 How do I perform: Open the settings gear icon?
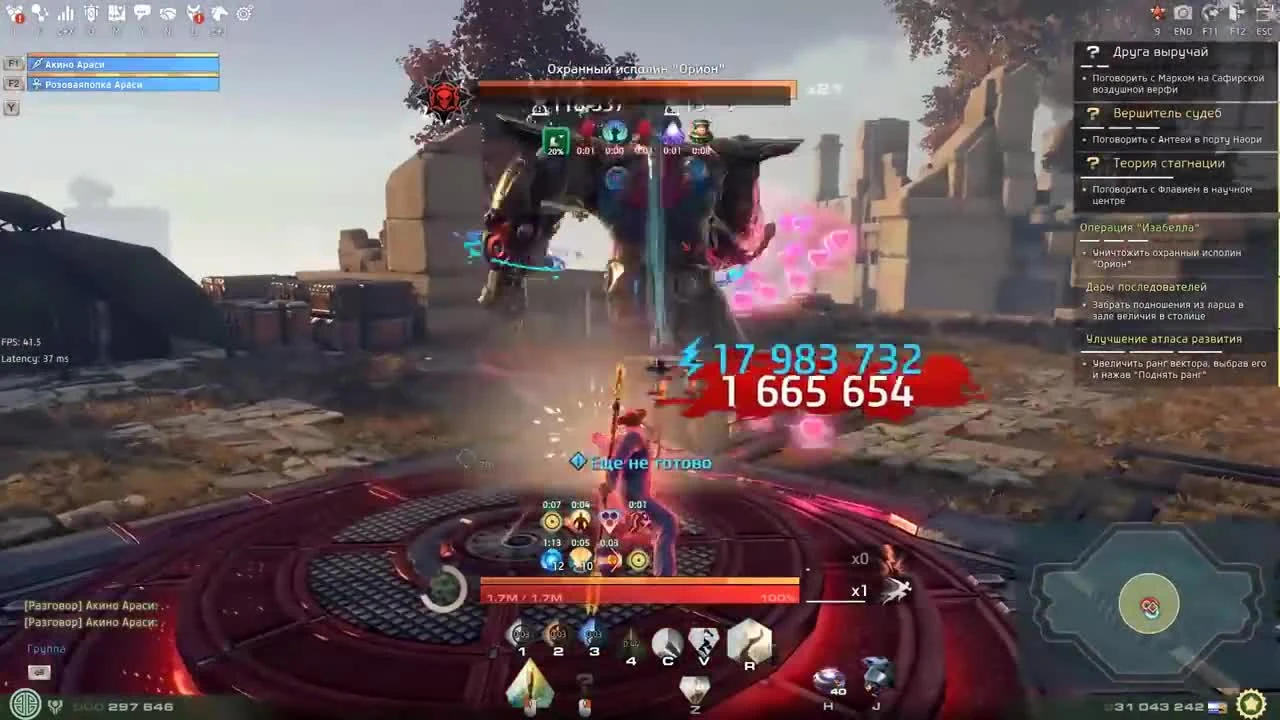(x=242, y=13)
